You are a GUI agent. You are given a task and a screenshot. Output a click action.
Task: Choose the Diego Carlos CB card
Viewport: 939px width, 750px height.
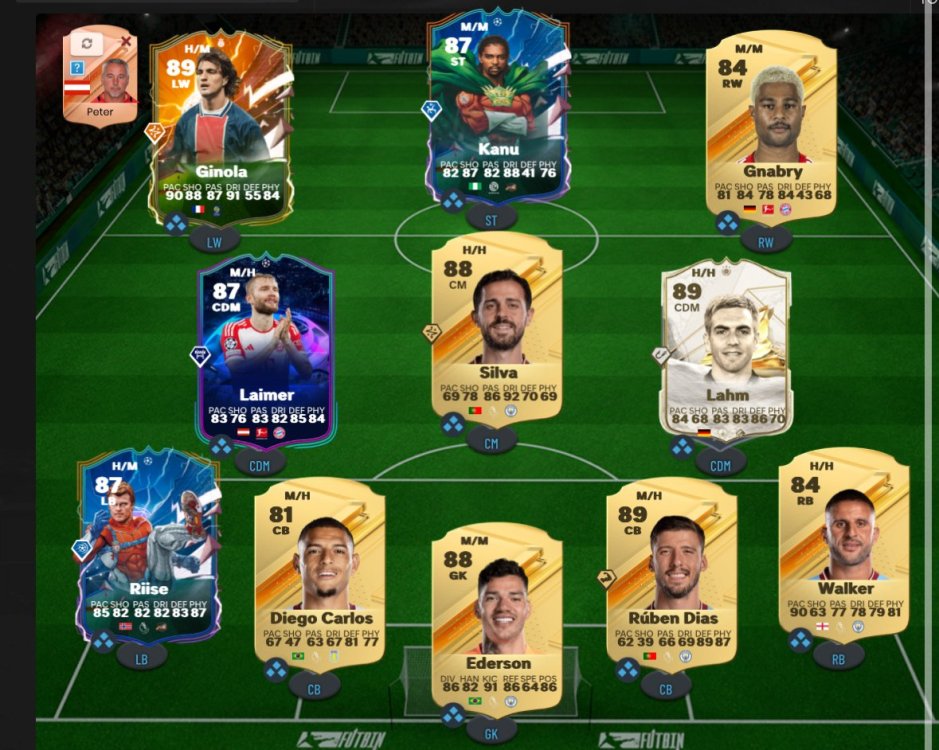[x=320, y=570]
